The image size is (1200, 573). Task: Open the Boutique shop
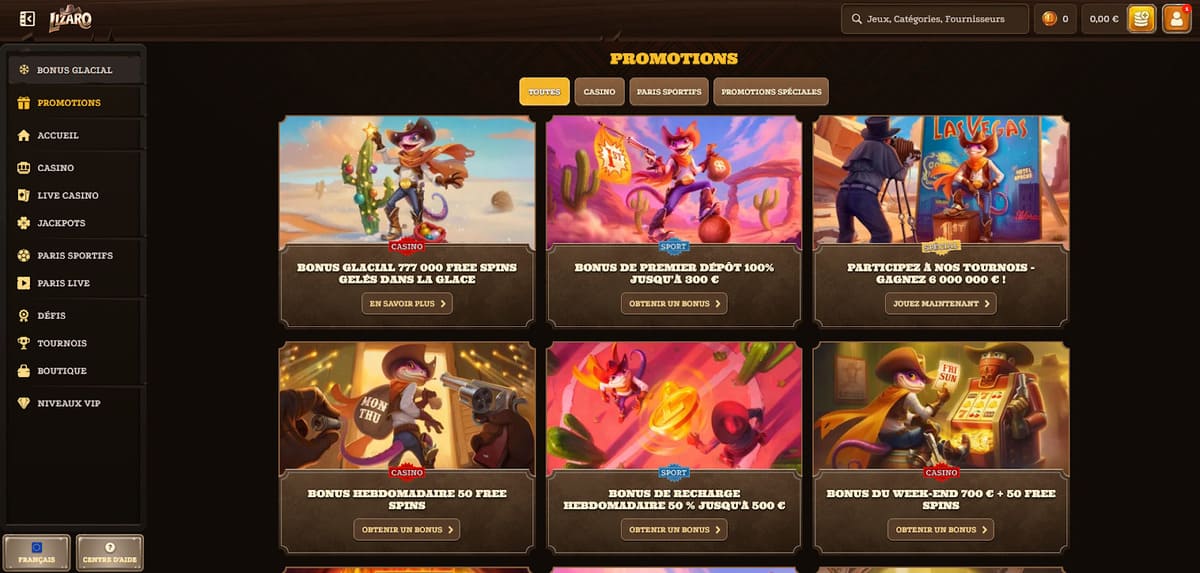pos(62,371)
